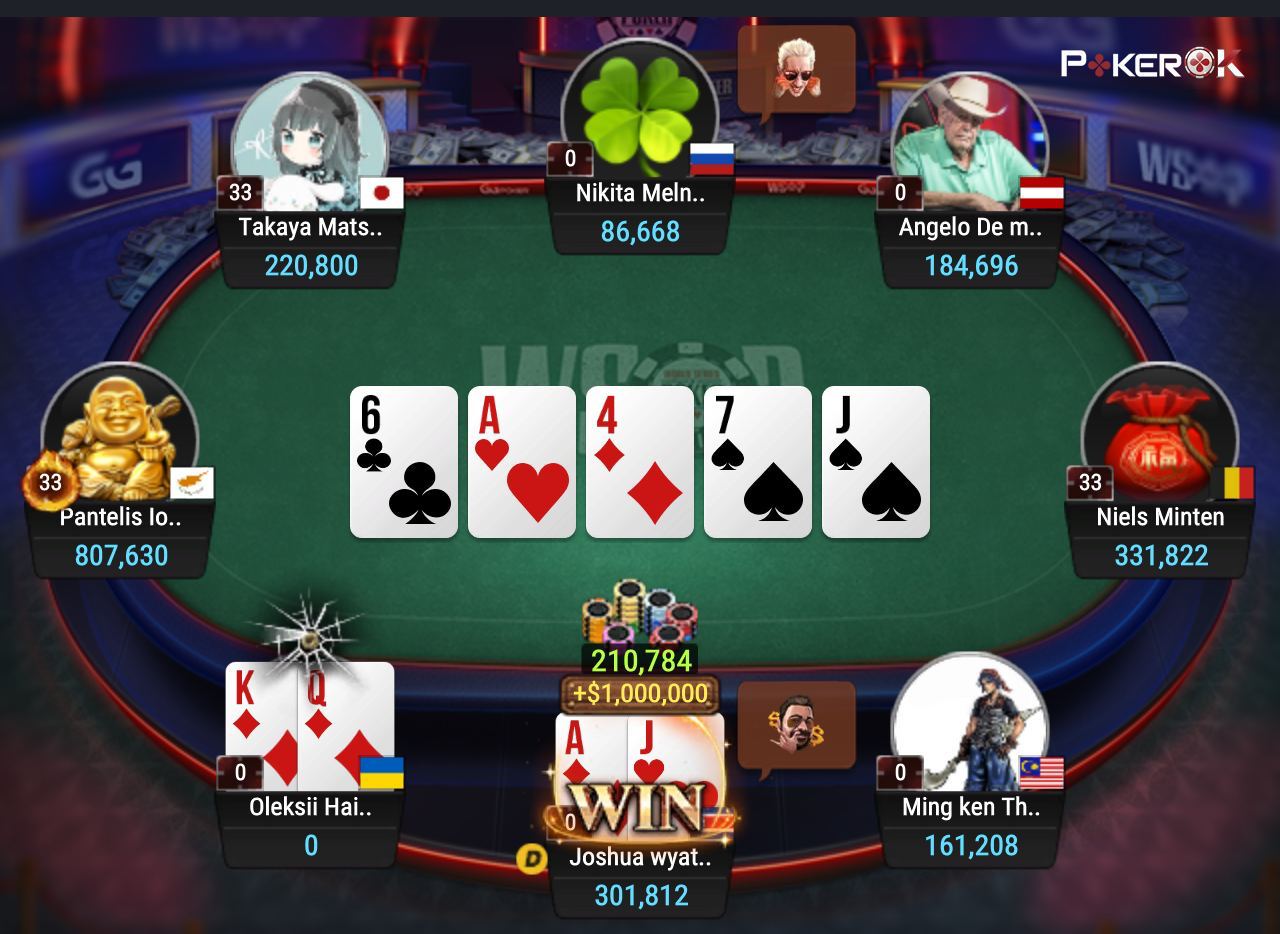Open Takaya Mats.. player avatar
Viewport: 1280px width, 934px height.
[310, 135]
